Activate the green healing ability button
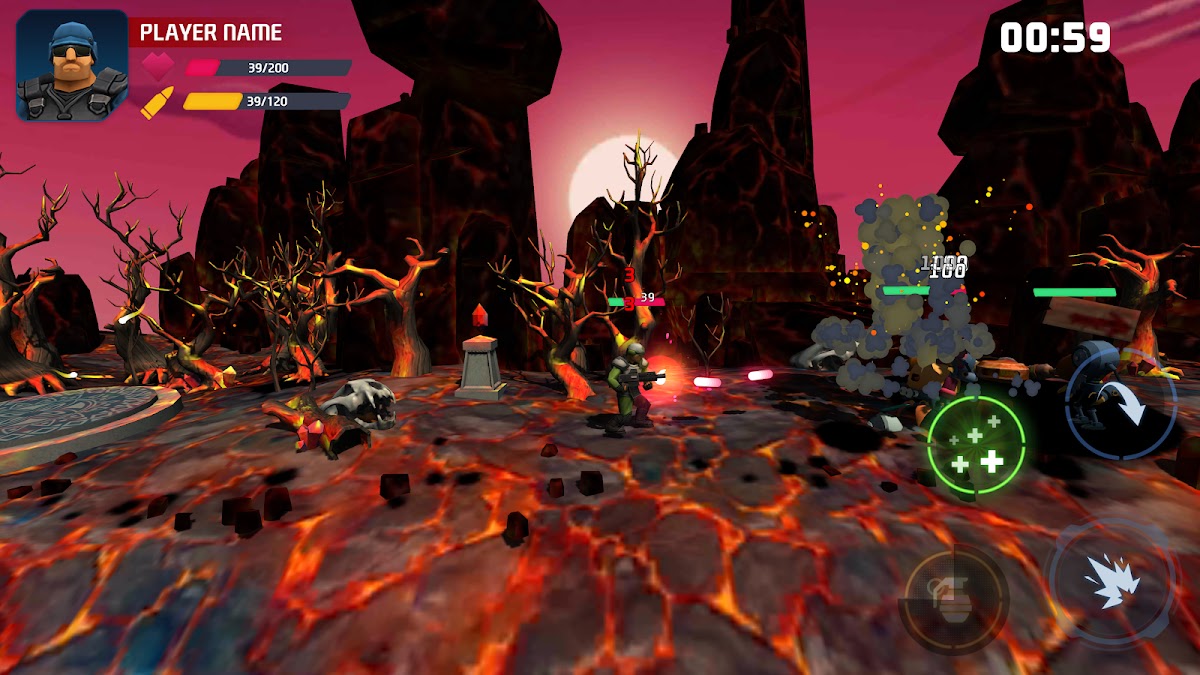The width and height of the screenshot is (1200, 675). click(976, 445)
